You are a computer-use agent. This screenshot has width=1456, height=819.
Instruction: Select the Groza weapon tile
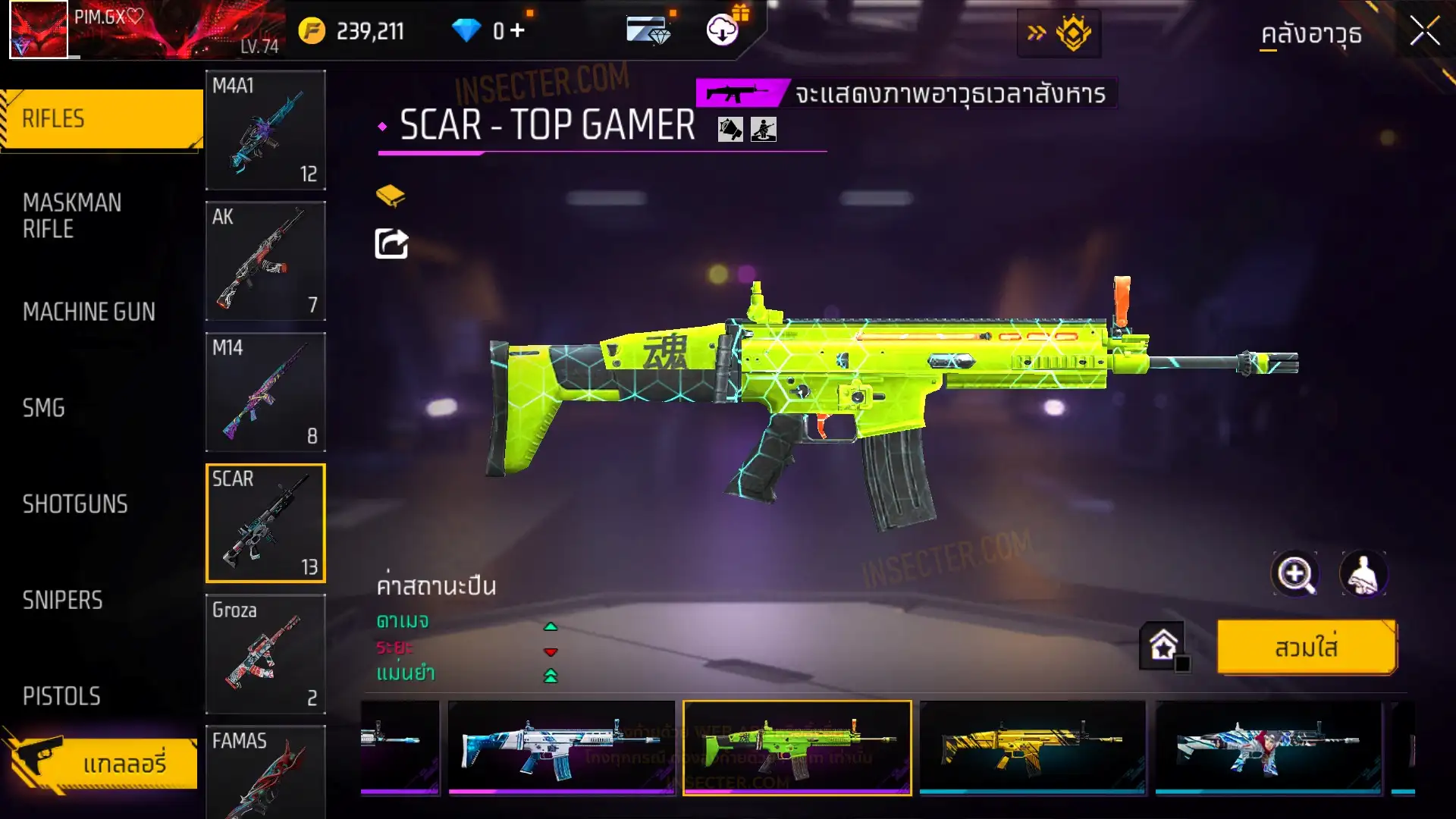(x=265, y=654)
